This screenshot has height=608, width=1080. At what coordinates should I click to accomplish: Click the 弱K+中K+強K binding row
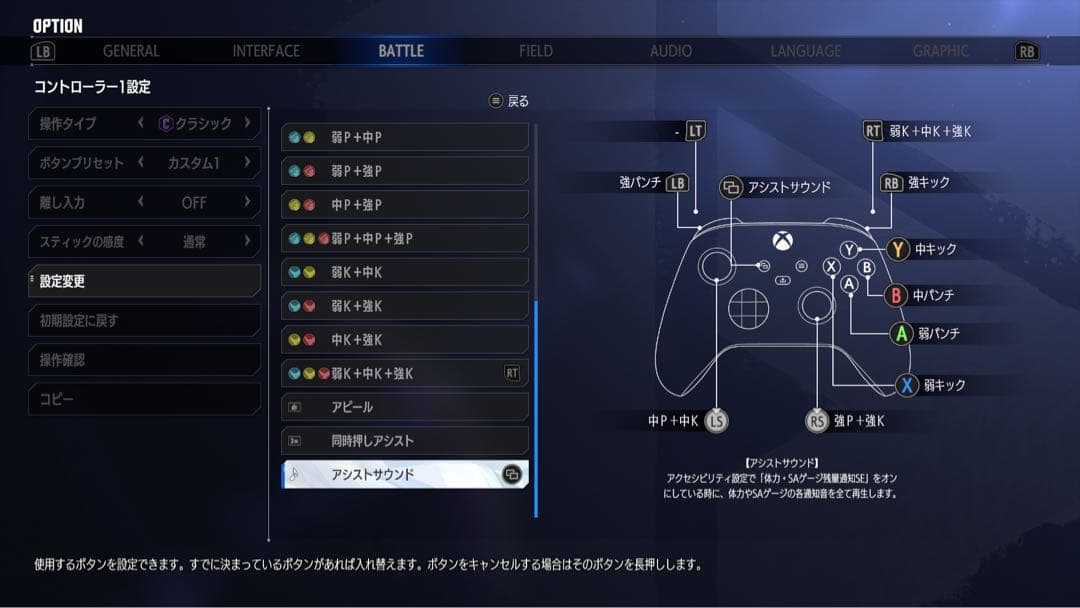tap(405, 373)
